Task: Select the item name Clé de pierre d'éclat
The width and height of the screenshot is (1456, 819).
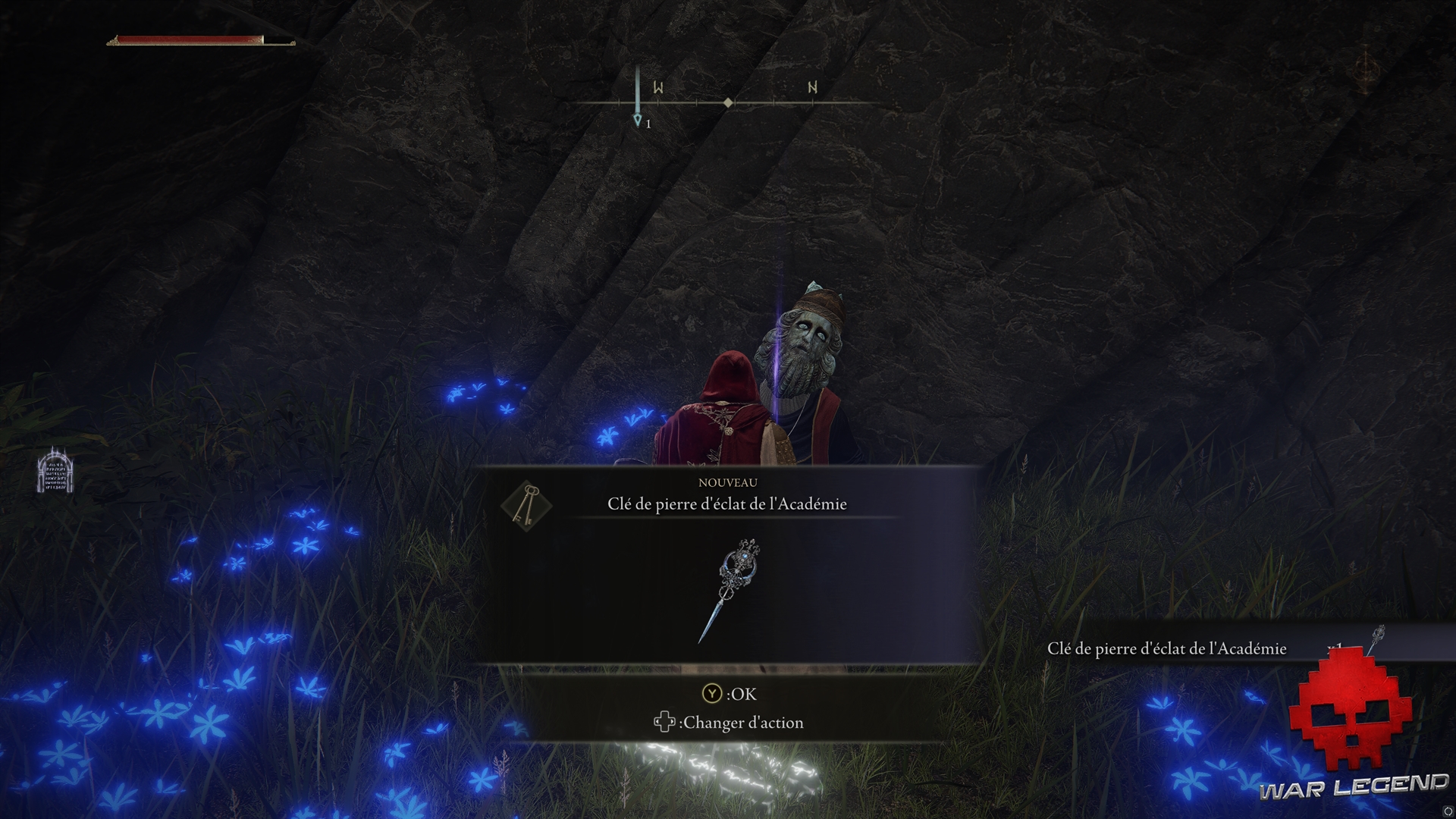Action: (x=725, y=503)
